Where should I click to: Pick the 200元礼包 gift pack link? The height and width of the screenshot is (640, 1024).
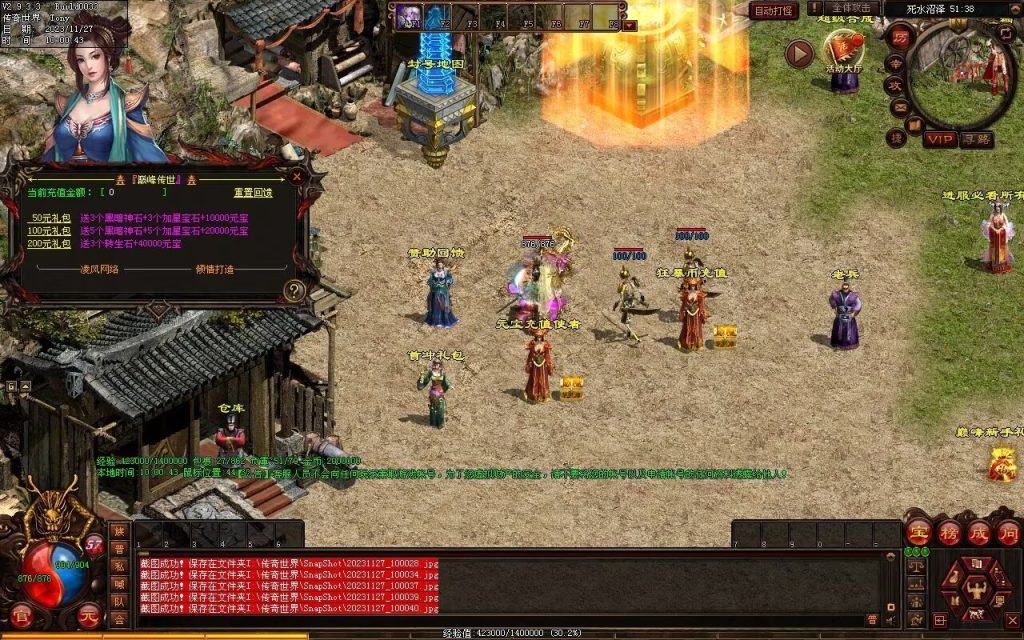coord(49,243)
